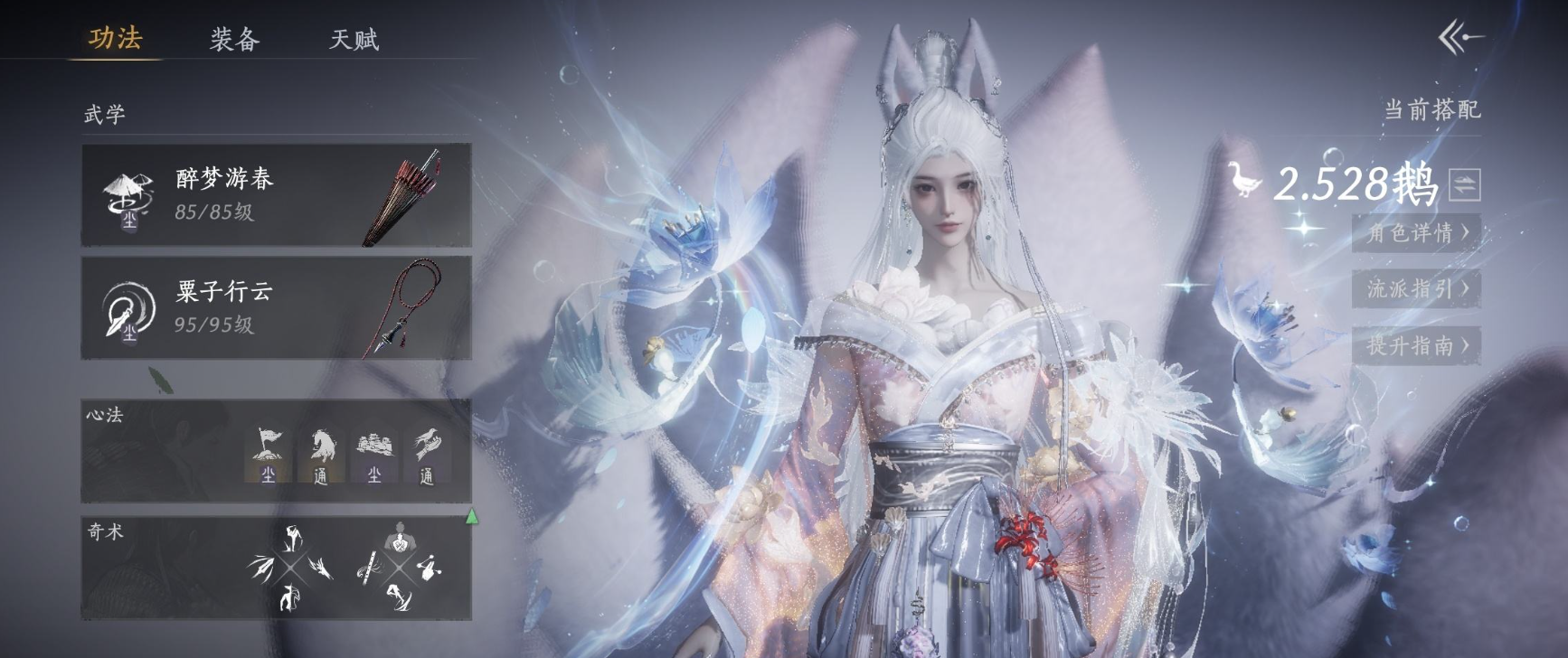Choose the bird-on-hand 心法 slot
Viewport: 1568px width, 658px height.
426,455
